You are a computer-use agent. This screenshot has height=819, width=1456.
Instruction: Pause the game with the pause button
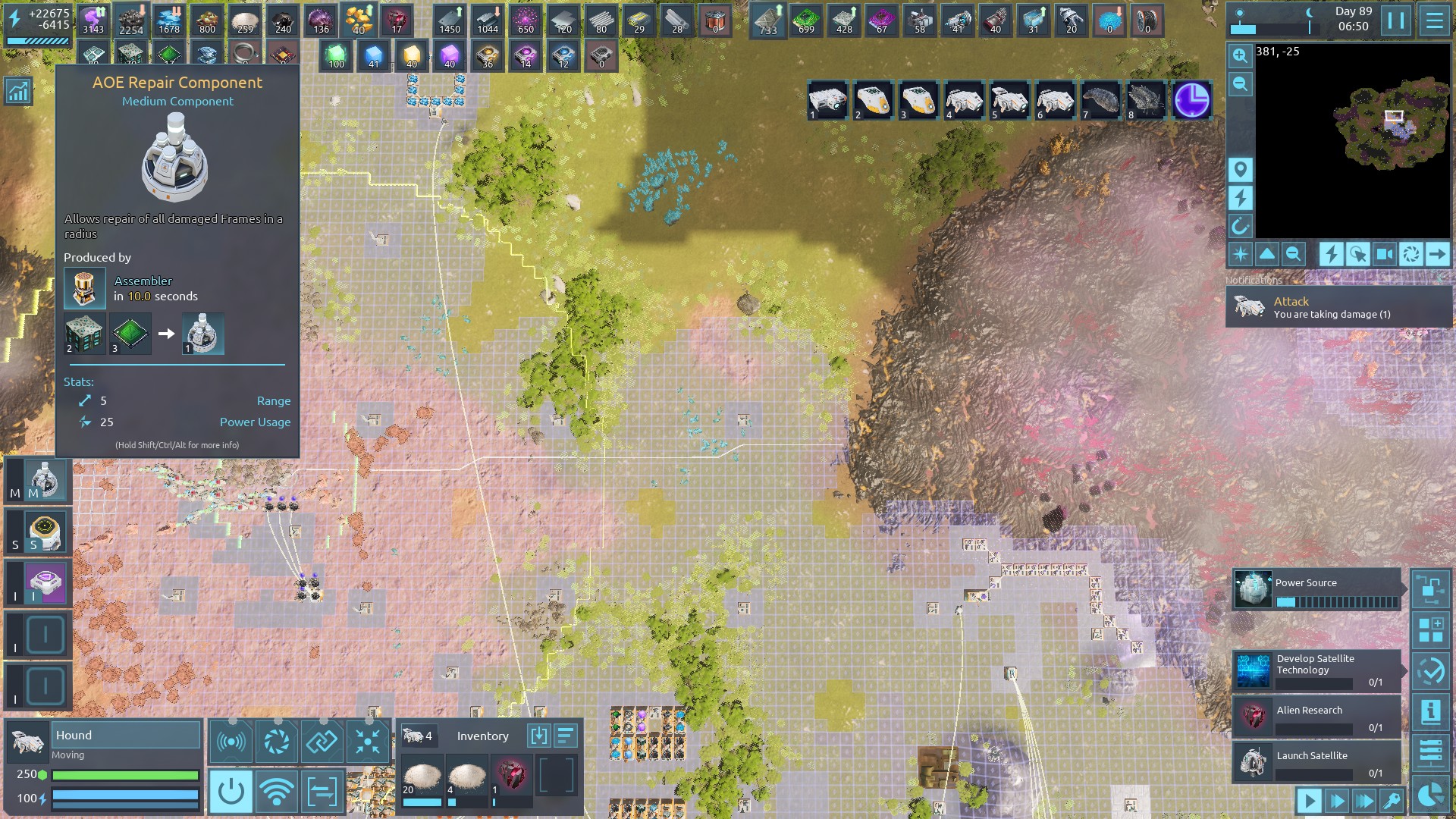click(x=1395, y=20)
